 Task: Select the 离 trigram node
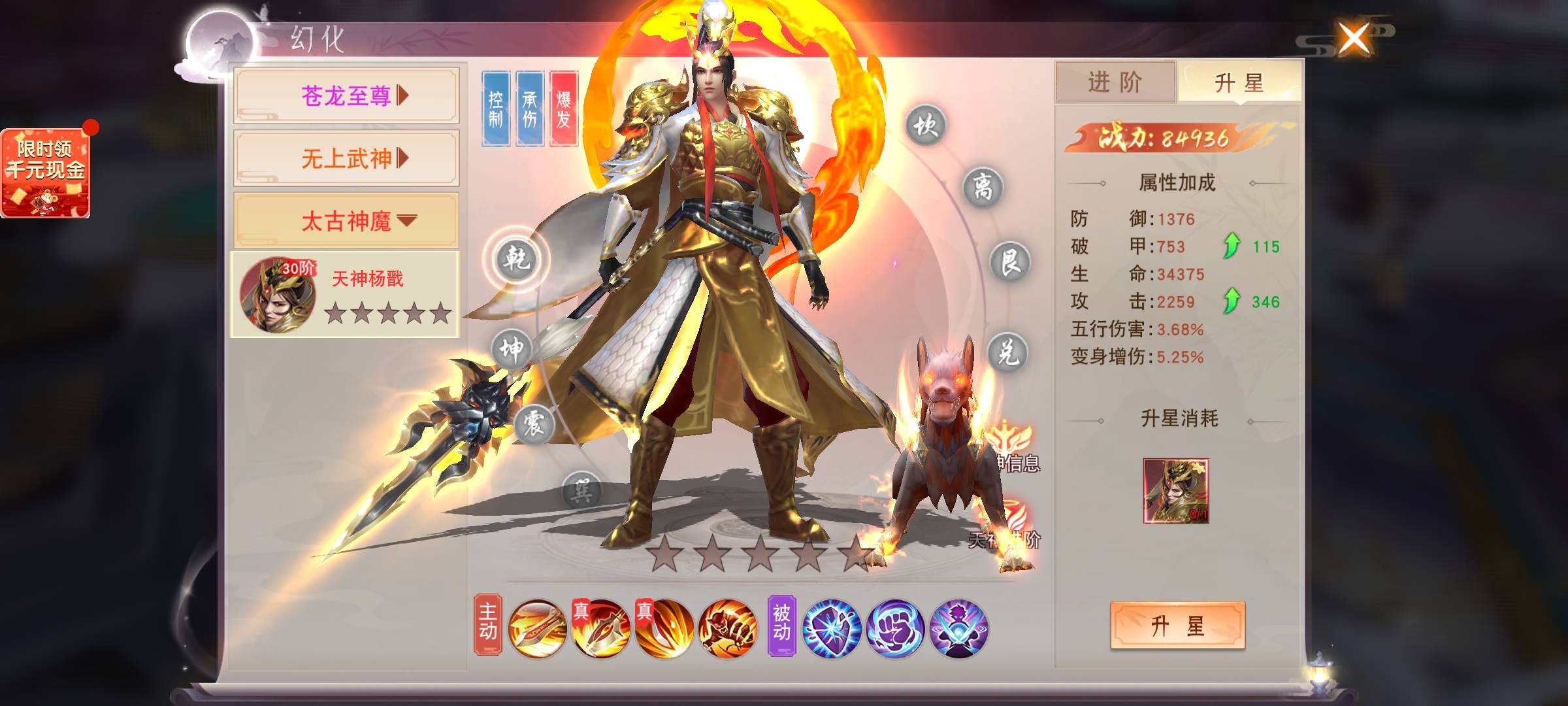[983, 187]
